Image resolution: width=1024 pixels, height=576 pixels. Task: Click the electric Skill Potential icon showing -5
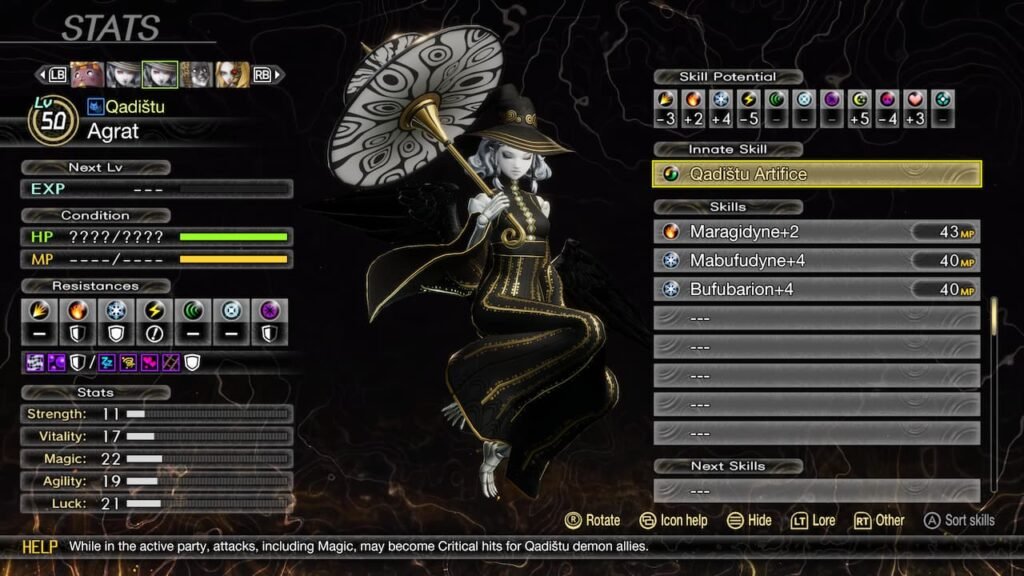749,100
